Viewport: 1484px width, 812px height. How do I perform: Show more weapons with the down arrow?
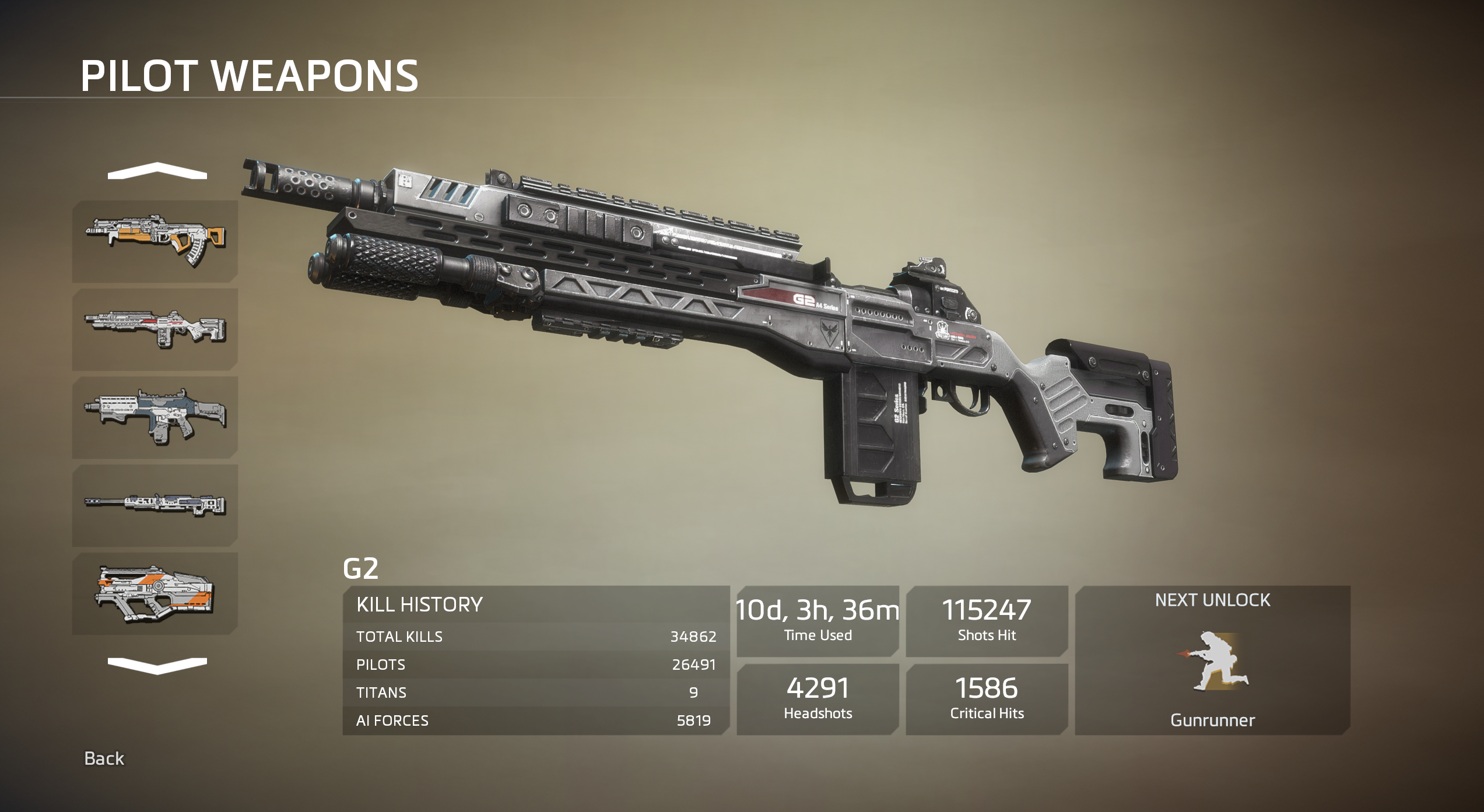coord(157,665)
